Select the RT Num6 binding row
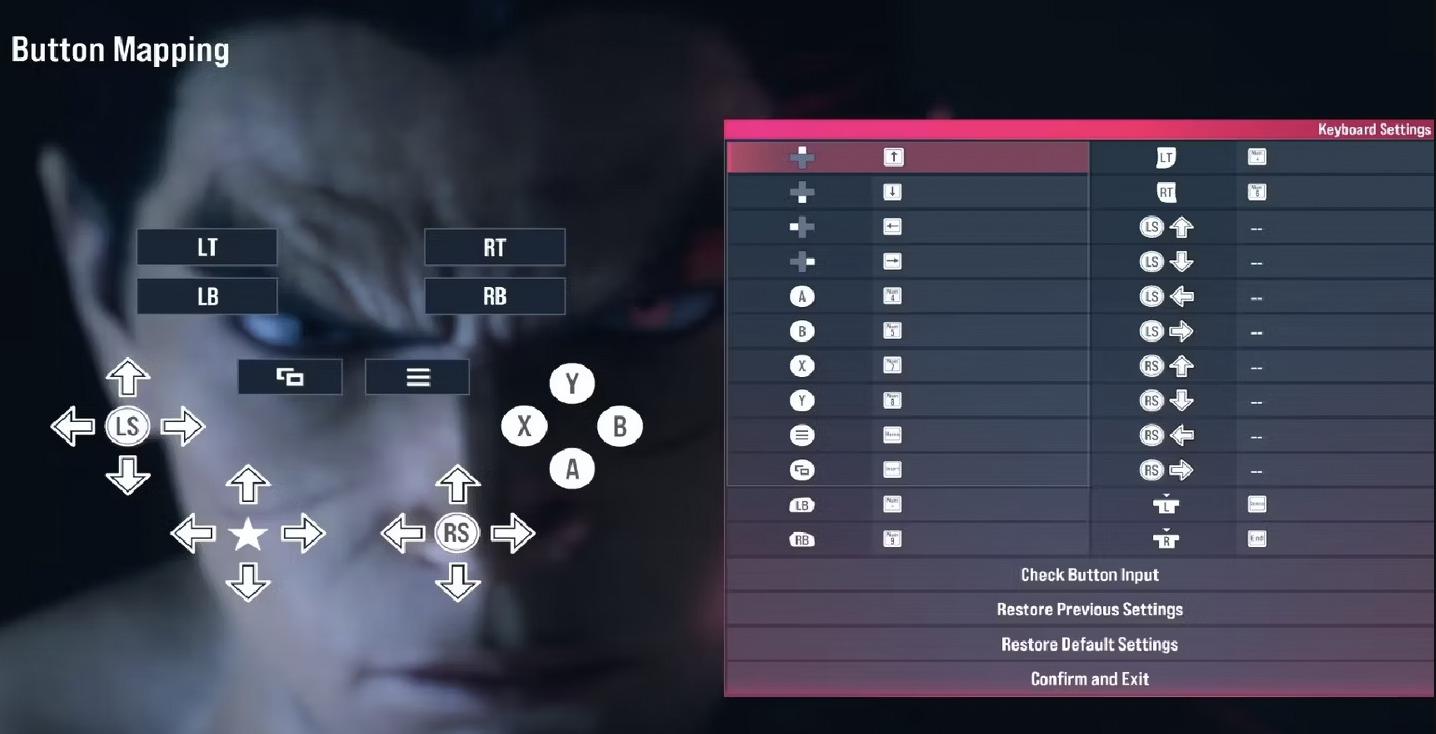 pos(1262,191)
